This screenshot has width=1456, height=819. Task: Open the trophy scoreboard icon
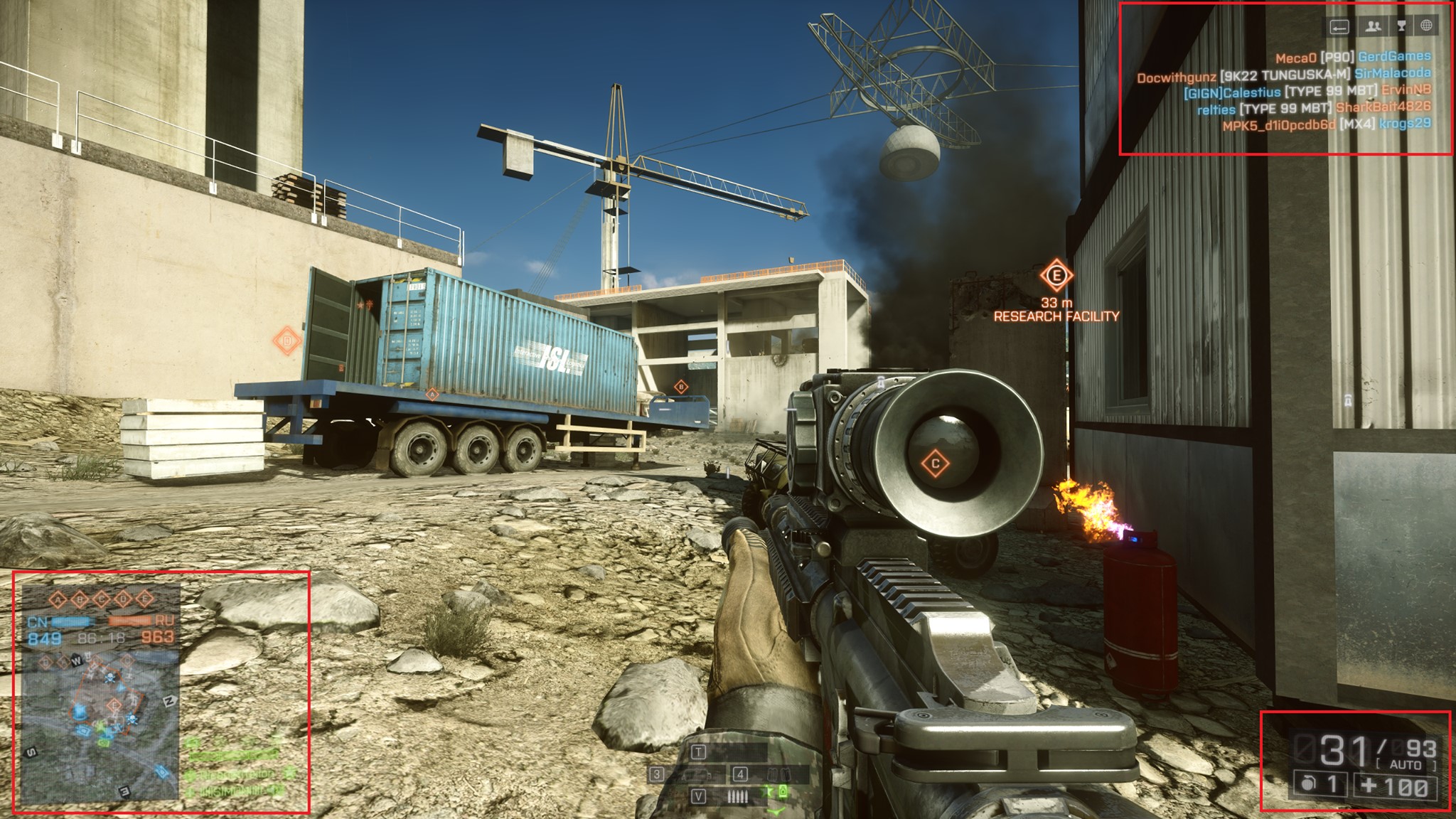[x=1401, y=26]
